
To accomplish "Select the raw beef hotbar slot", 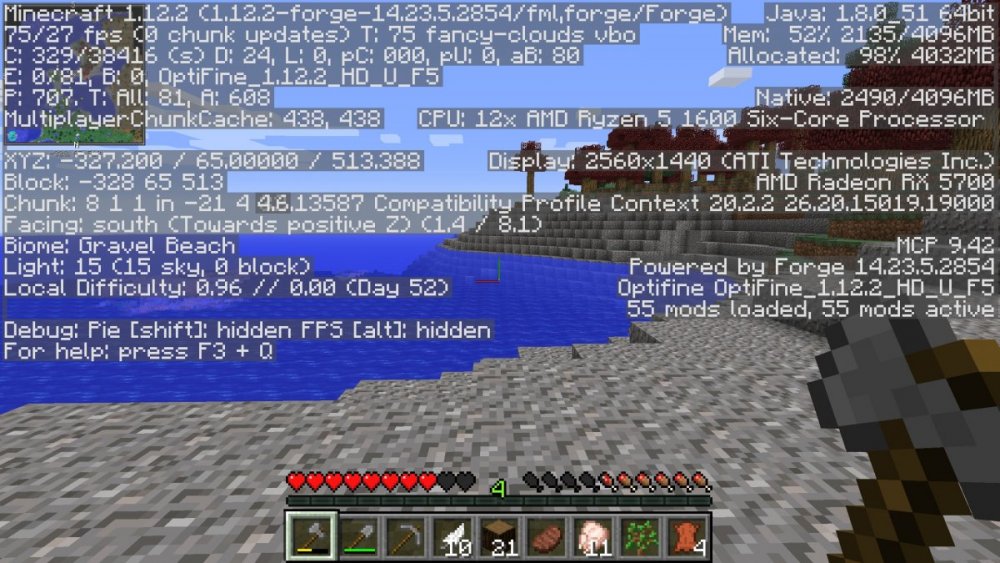I will pos(545,537).
